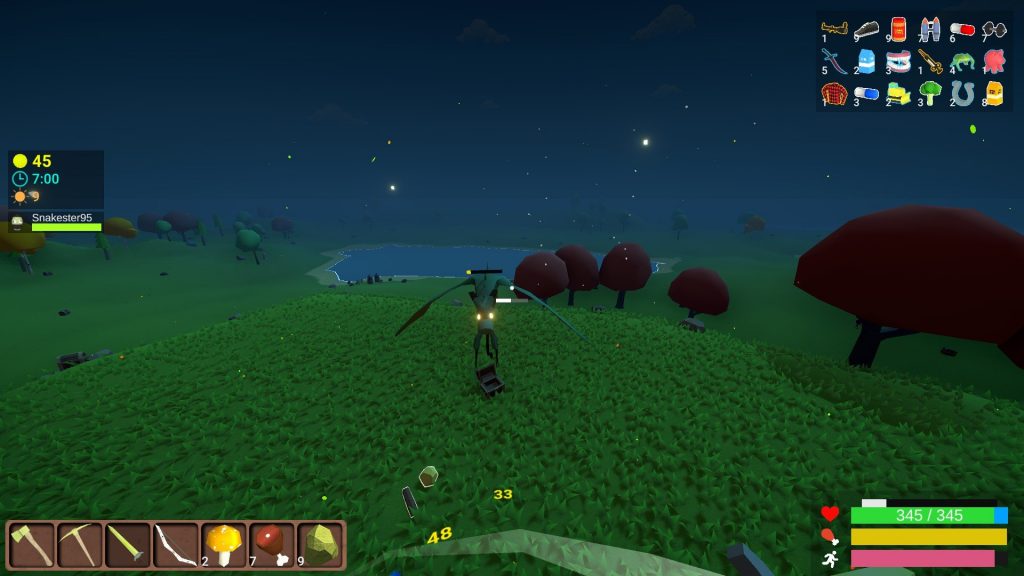Pick the cooked meat hotbar slot
Viewport: 1024px width, 576px height.
click(x=272, y=545)
